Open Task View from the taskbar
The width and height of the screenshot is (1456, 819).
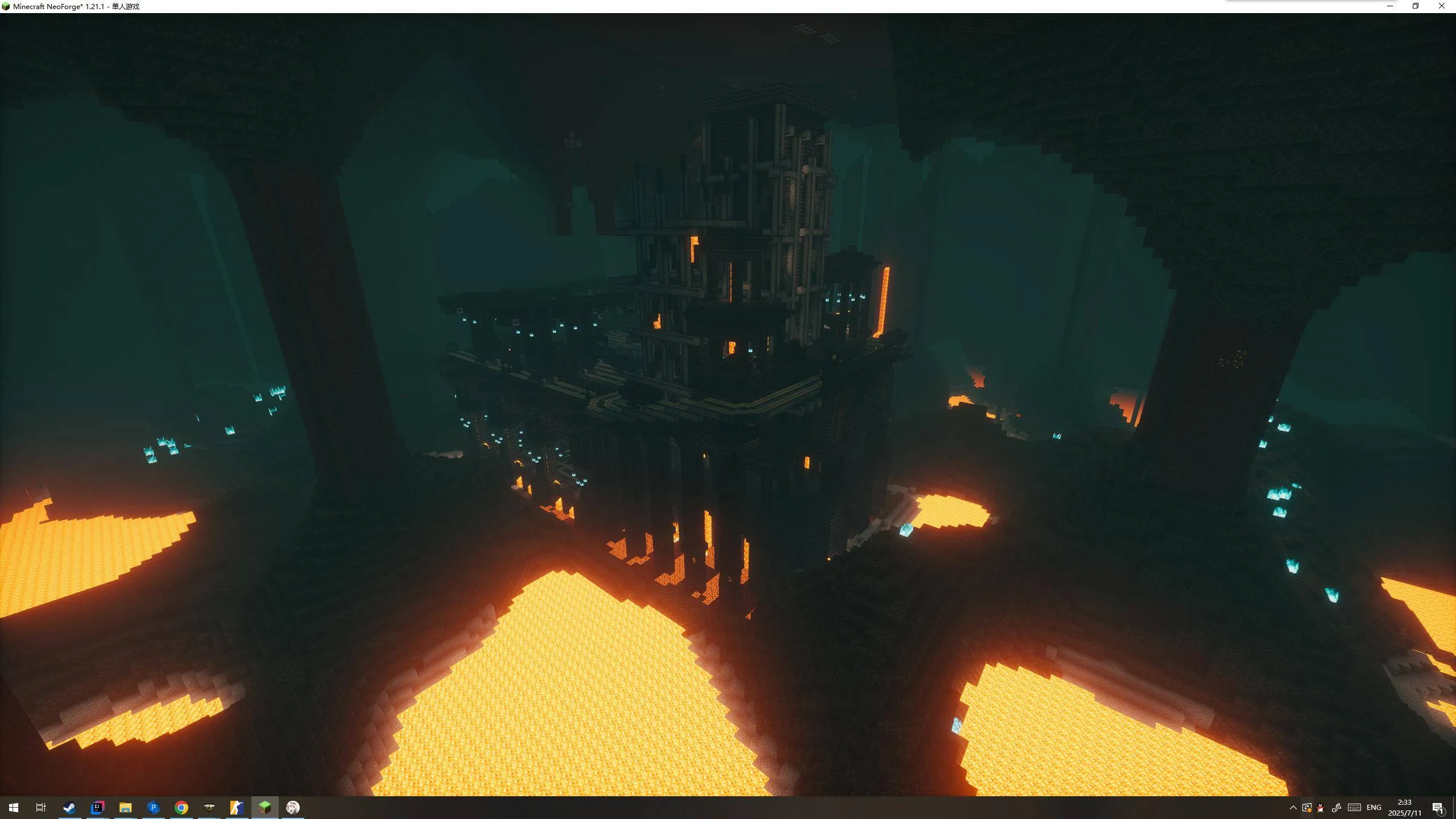(x=40, y=807)
